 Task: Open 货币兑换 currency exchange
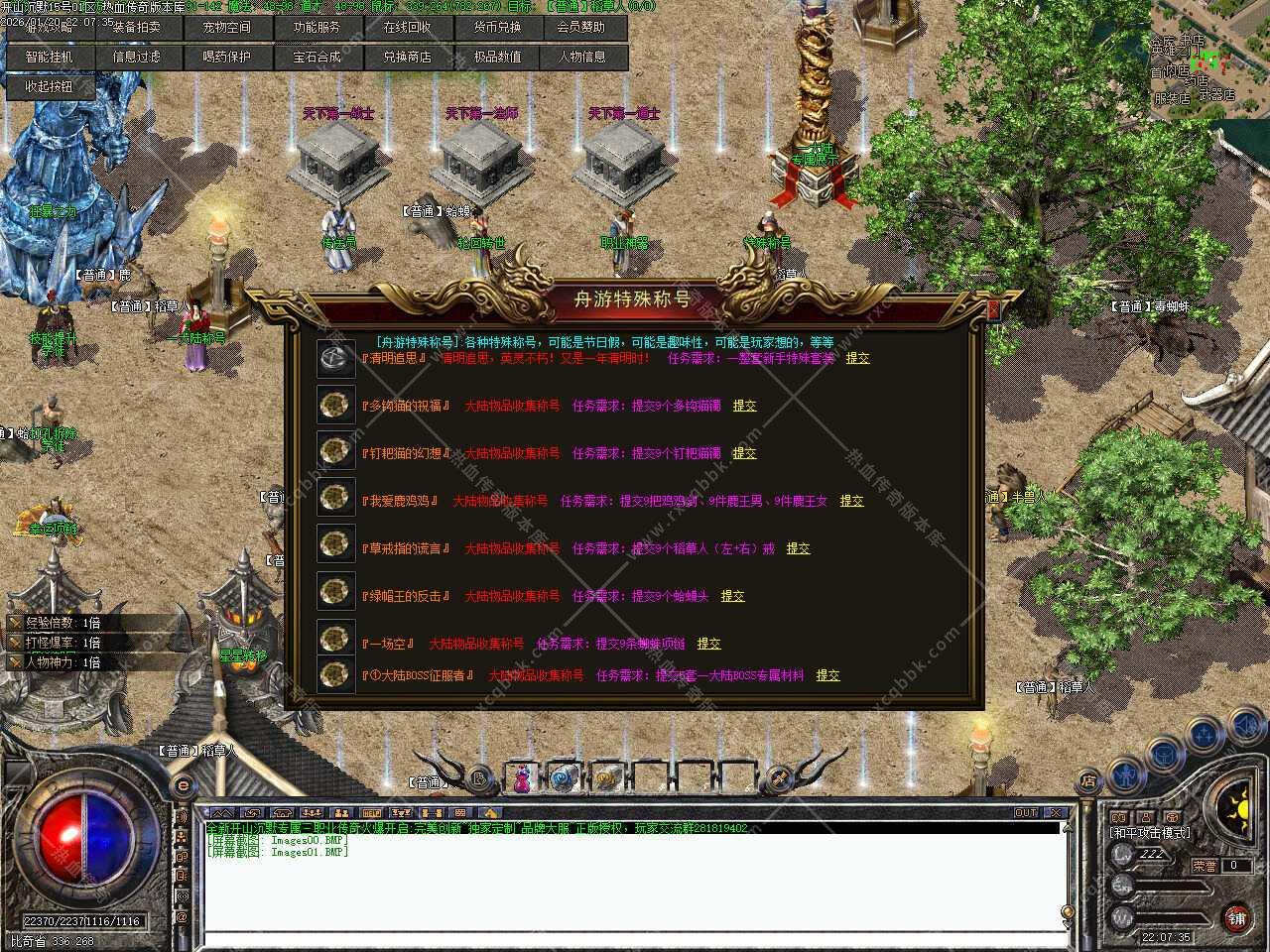(497, 28)
